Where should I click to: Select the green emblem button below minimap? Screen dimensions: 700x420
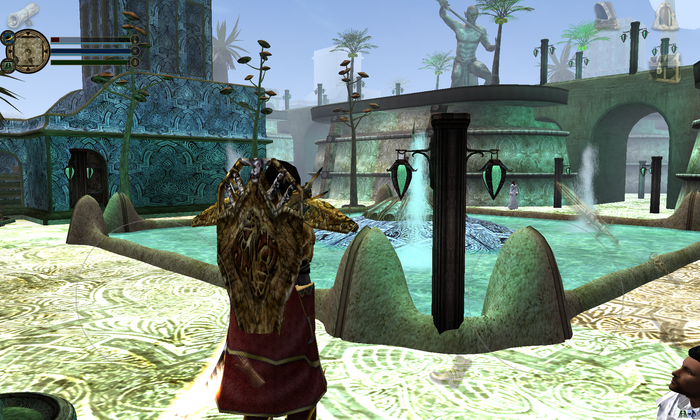point(8,66)
